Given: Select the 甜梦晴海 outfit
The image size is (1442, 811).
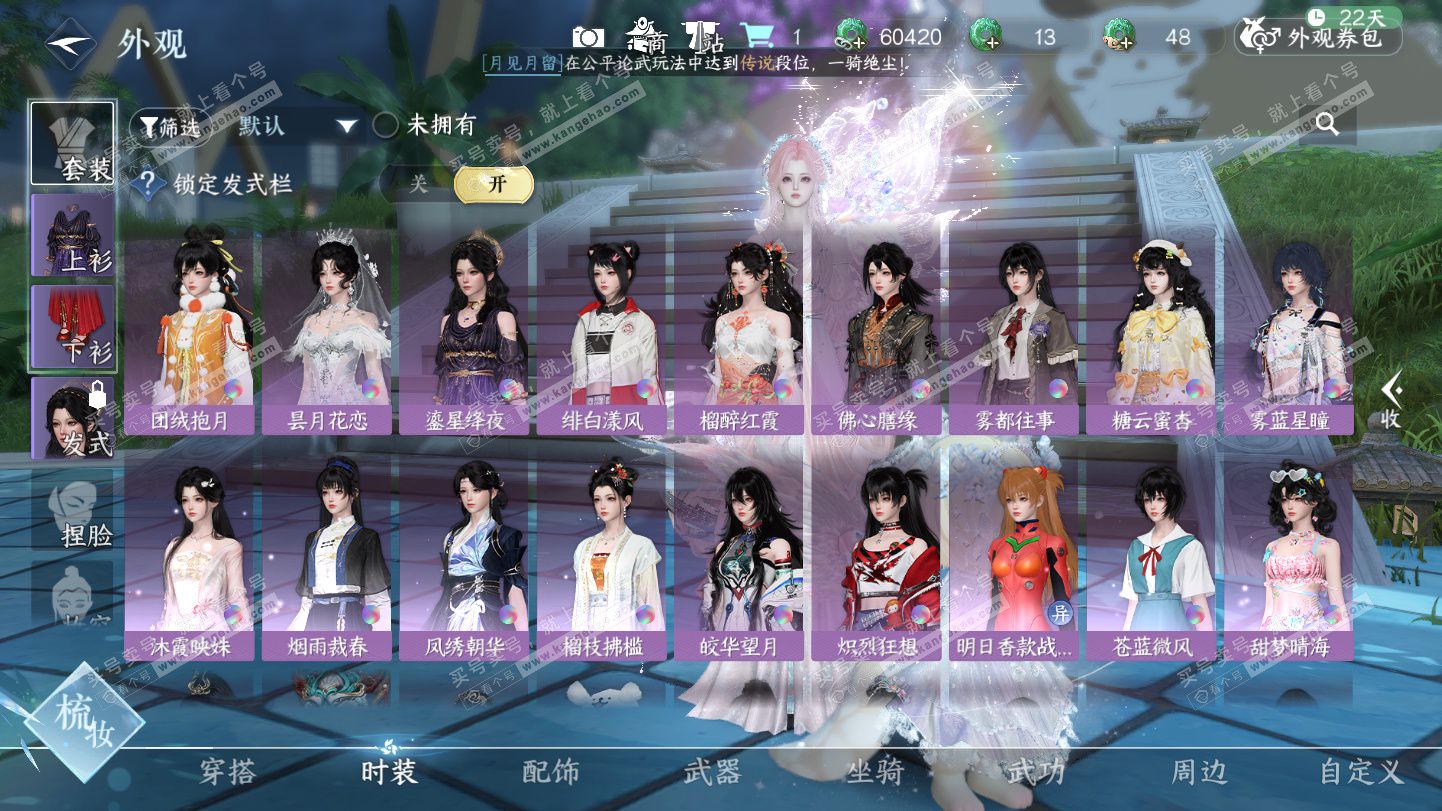Looking at the screenshot, I should click(x=1289, y=560).
